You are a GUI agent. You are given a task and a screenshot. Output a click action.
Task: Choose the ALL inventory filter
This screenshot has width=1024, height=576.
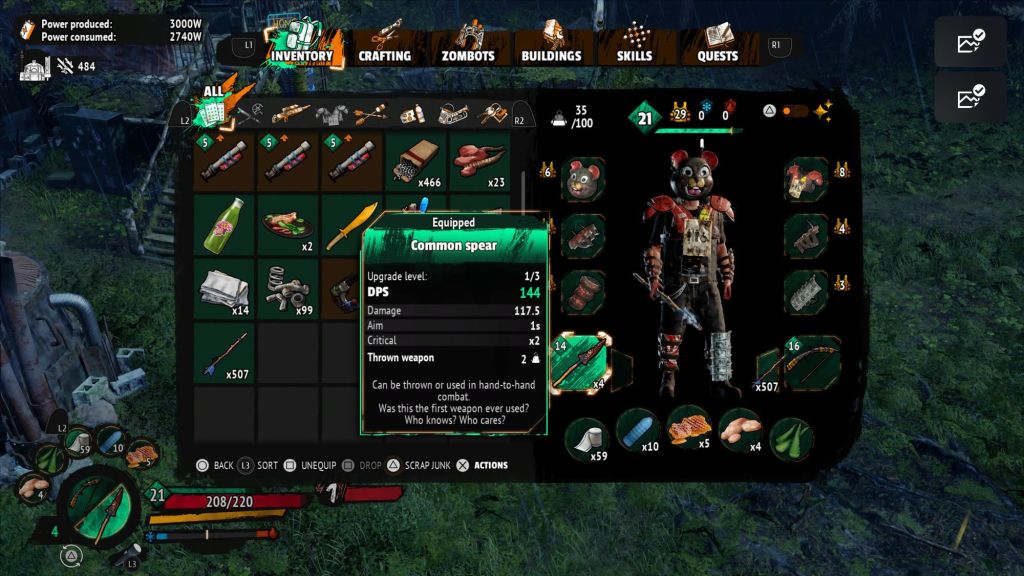(x=213, y=108)
